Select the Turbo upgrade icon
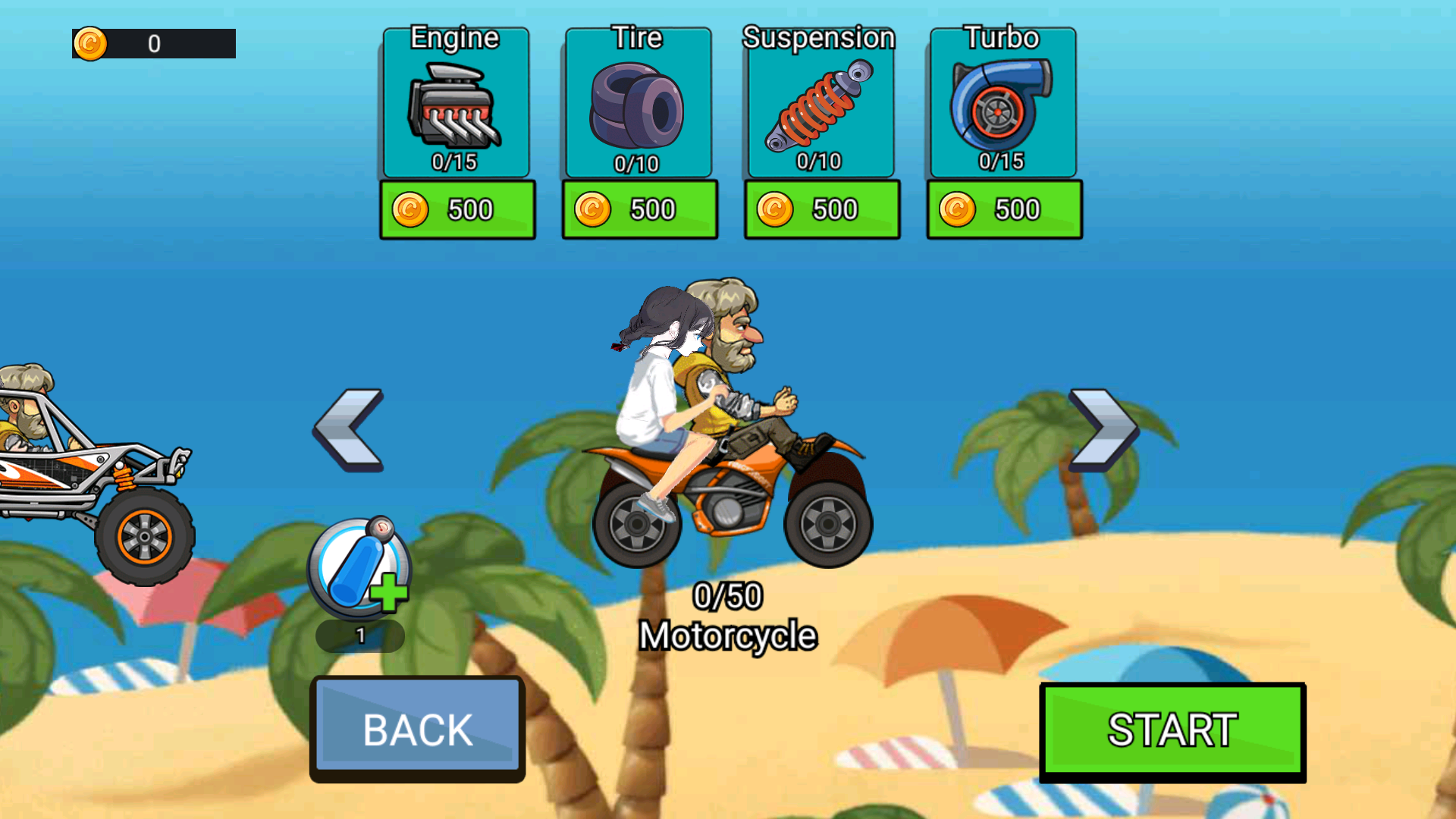 (x=1003, y=106)
